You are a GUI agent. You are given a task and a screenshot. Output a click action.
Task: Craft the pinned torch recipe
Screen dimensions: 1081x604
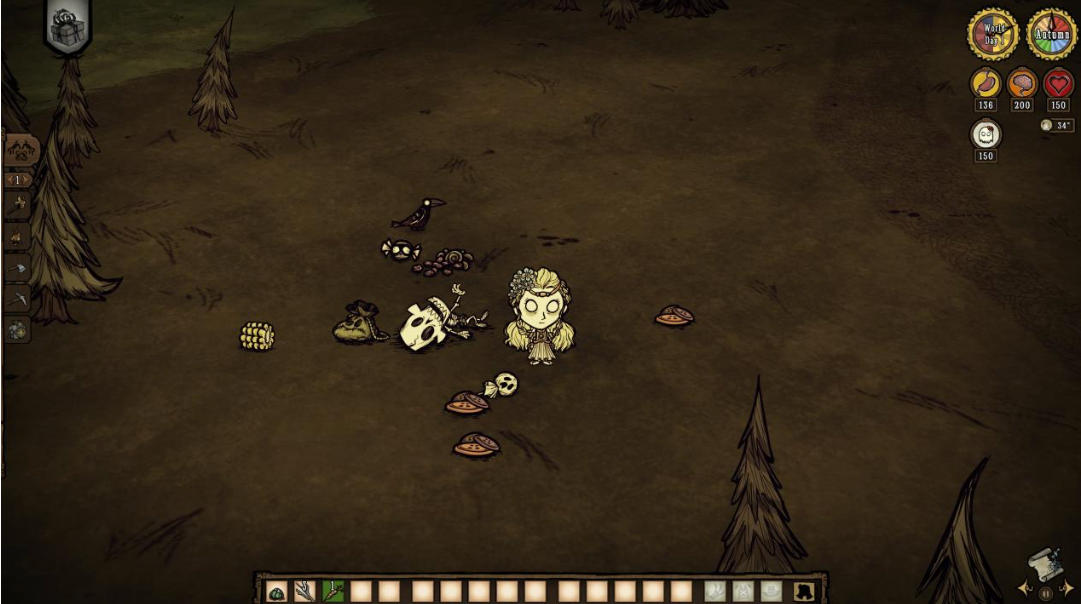[x=18, y=205]
